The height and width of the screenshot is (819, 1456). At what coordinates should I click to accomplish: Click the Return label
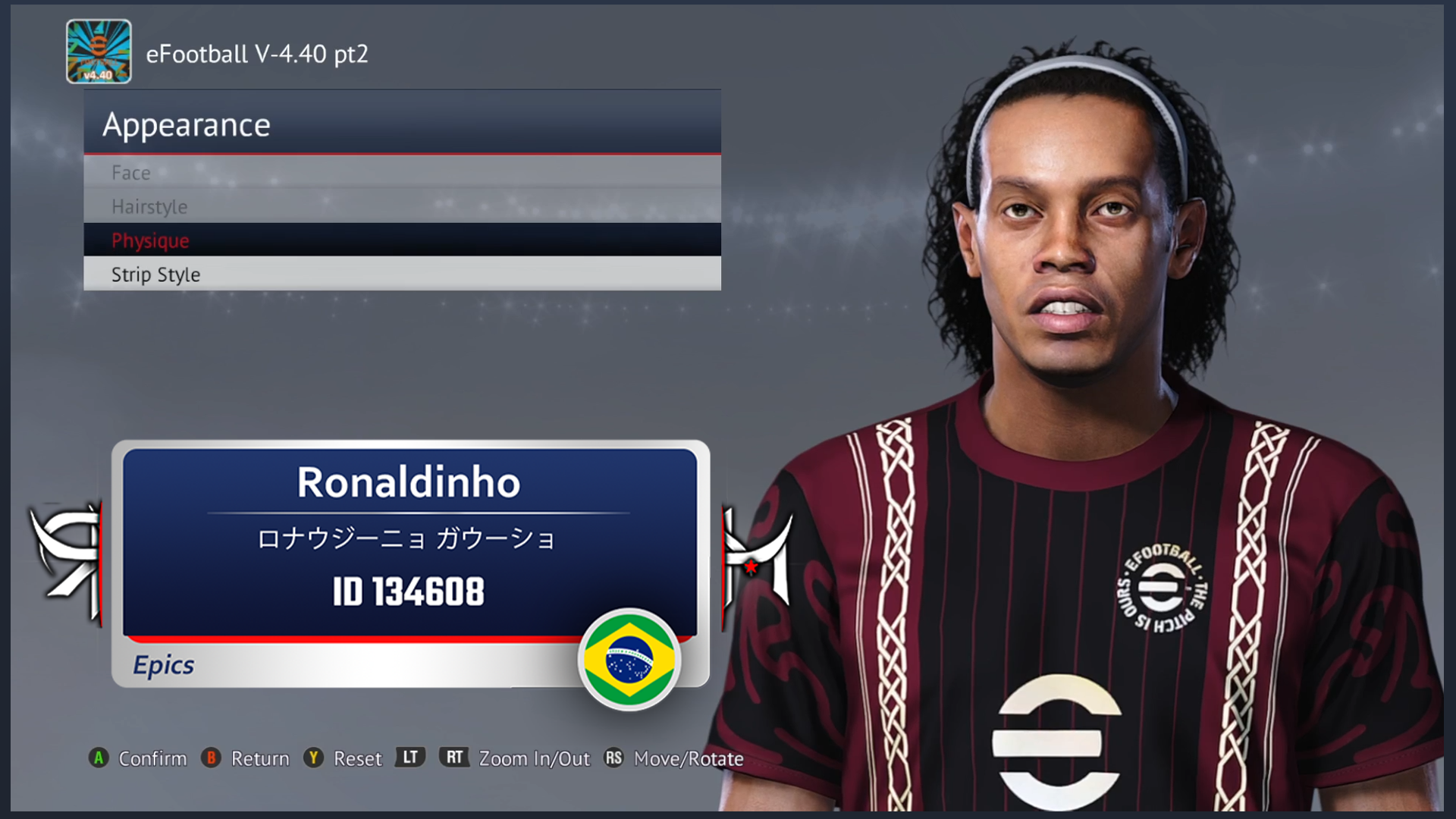pos(262,758)
